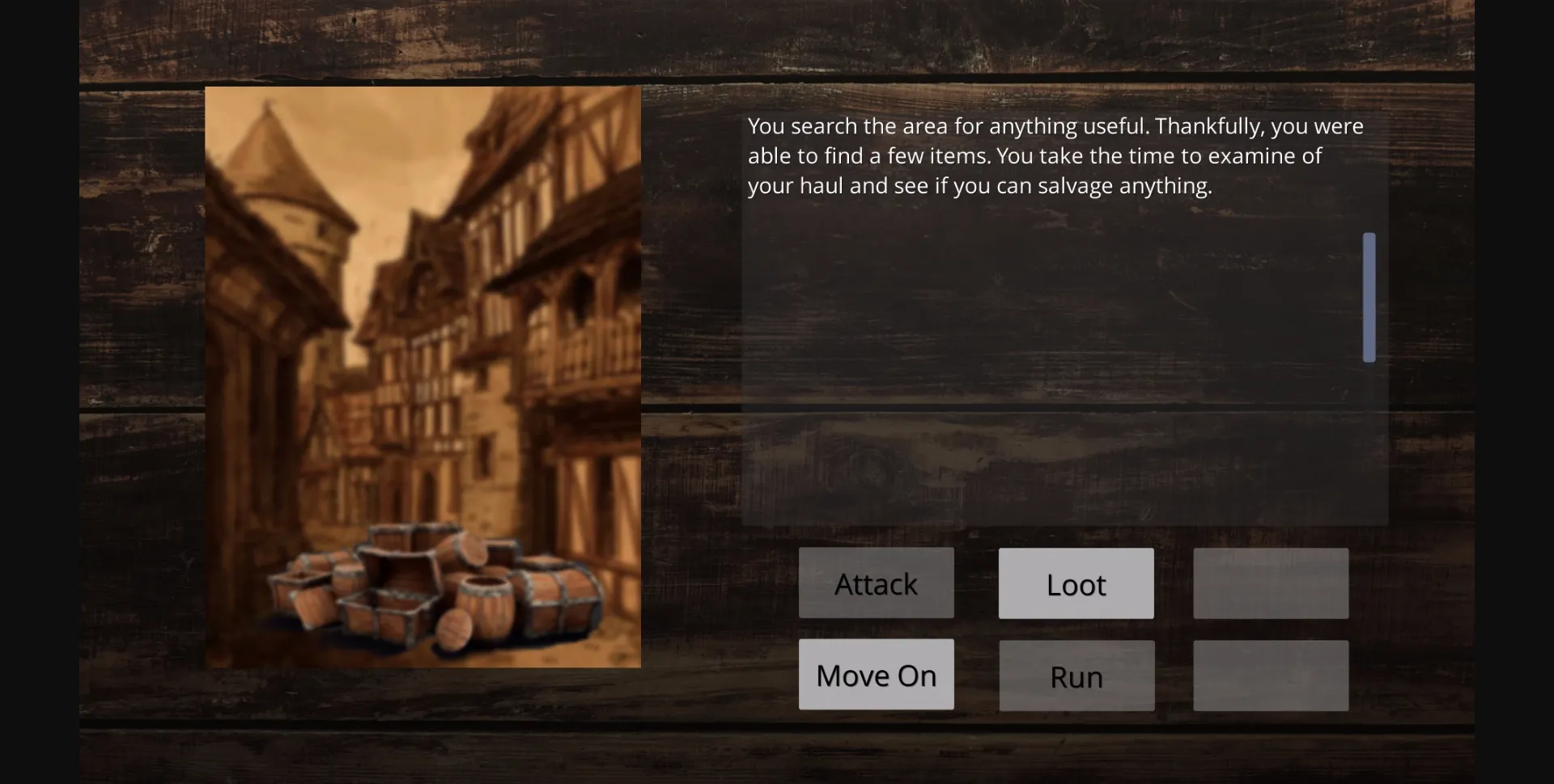This screenshot has width=1554, height=784.
Task: Click the bottom disabled action slot
Action: 1270,675
